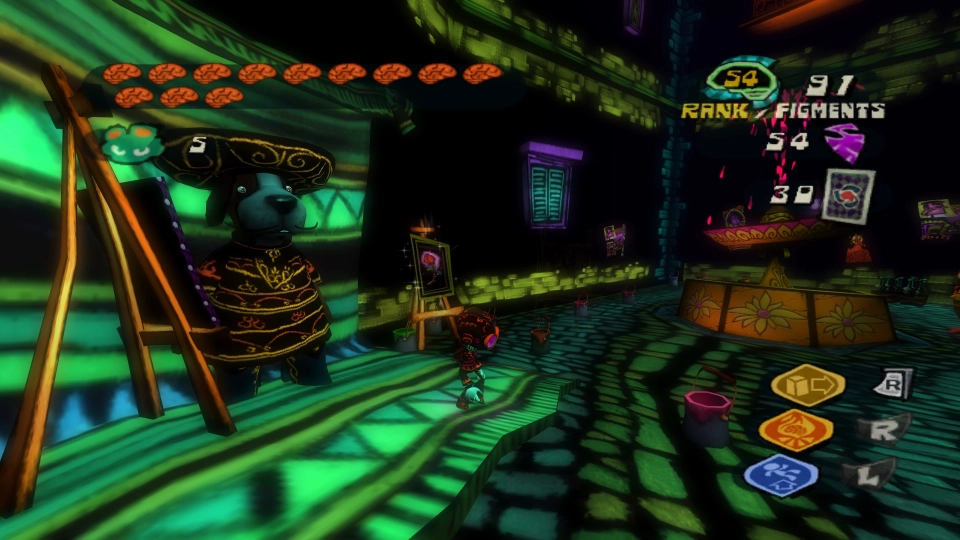Select the orange Pyrokinesis flame power
The height and width of the screenshot is (540, 960).
pos(795,431)
